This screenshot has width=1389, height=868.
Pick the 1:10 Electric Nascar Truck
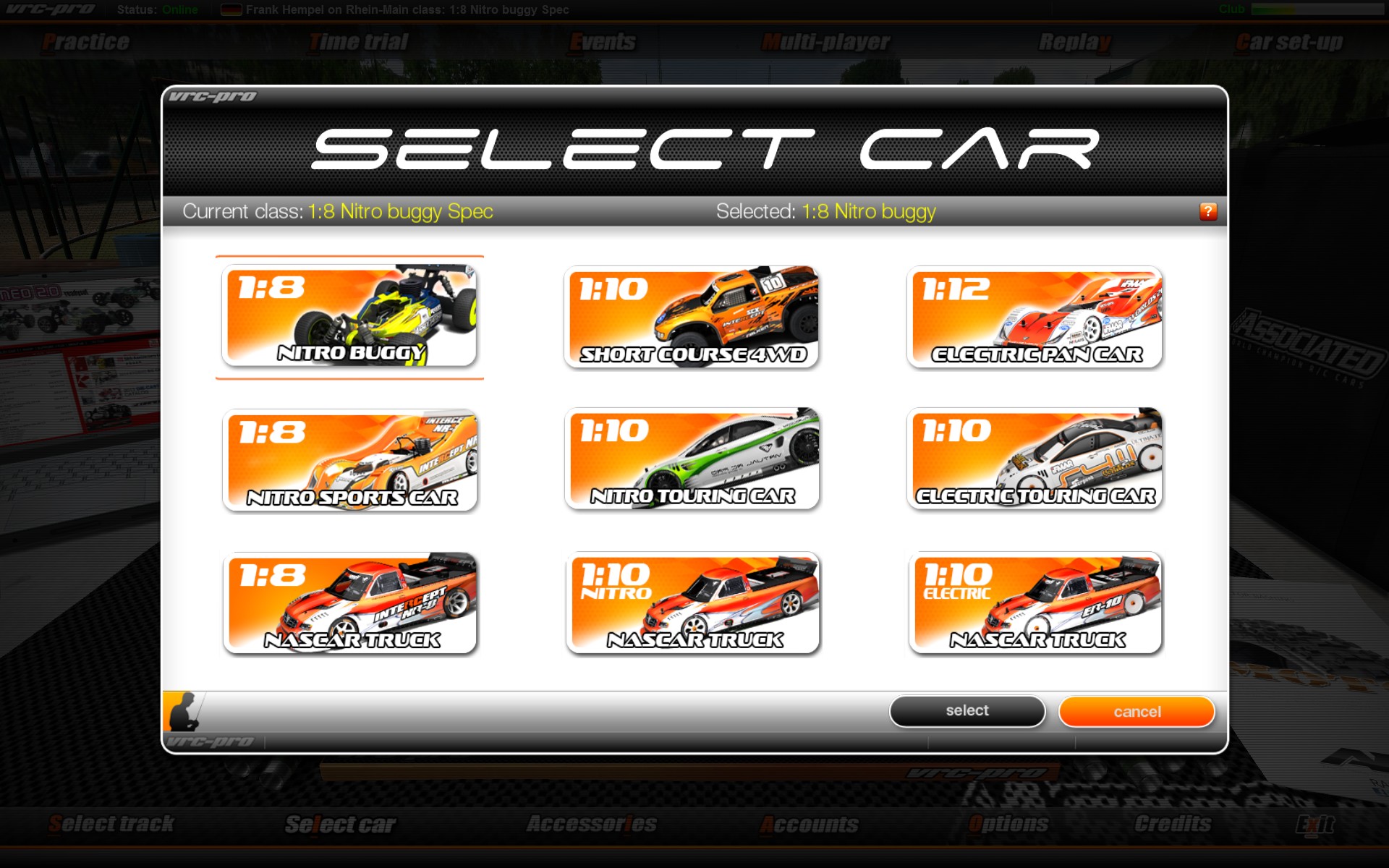pos(1035,603)
